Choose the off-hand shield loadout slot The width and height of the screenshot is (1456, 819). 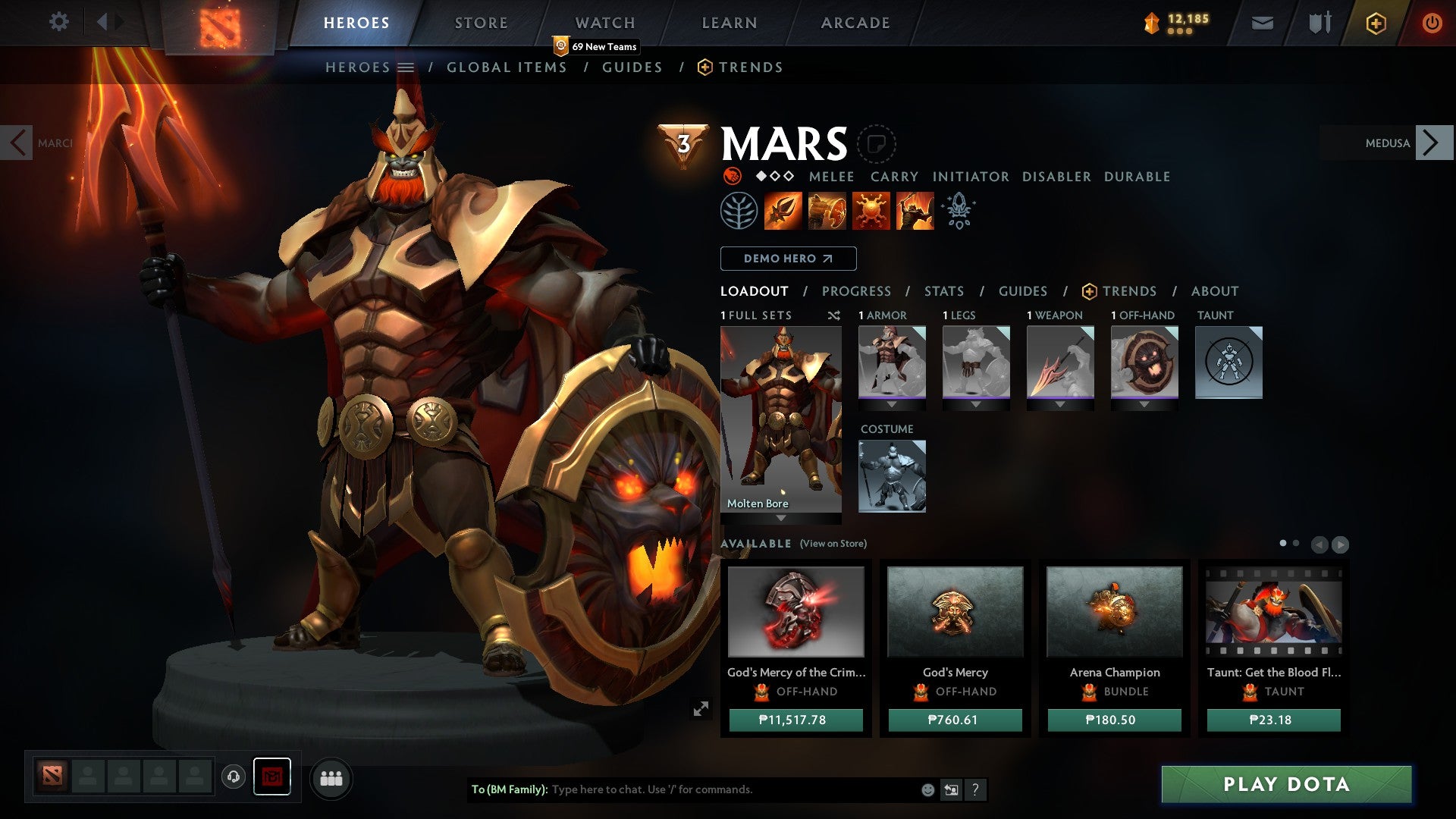pyautogui.click(x=1144, y=362)
